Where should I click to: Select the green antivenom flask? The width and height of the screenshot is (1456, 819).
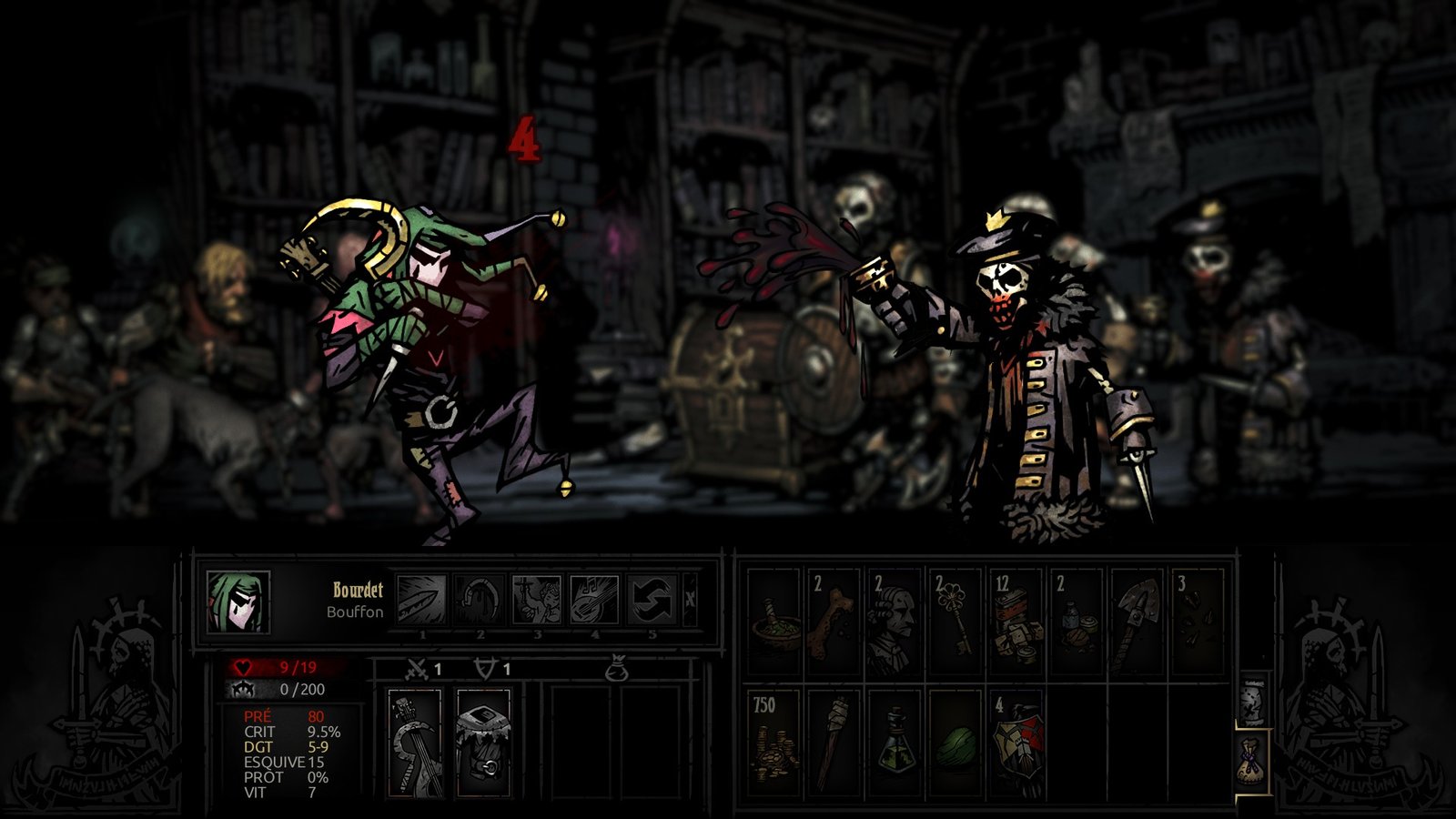(x=895, y=743)
